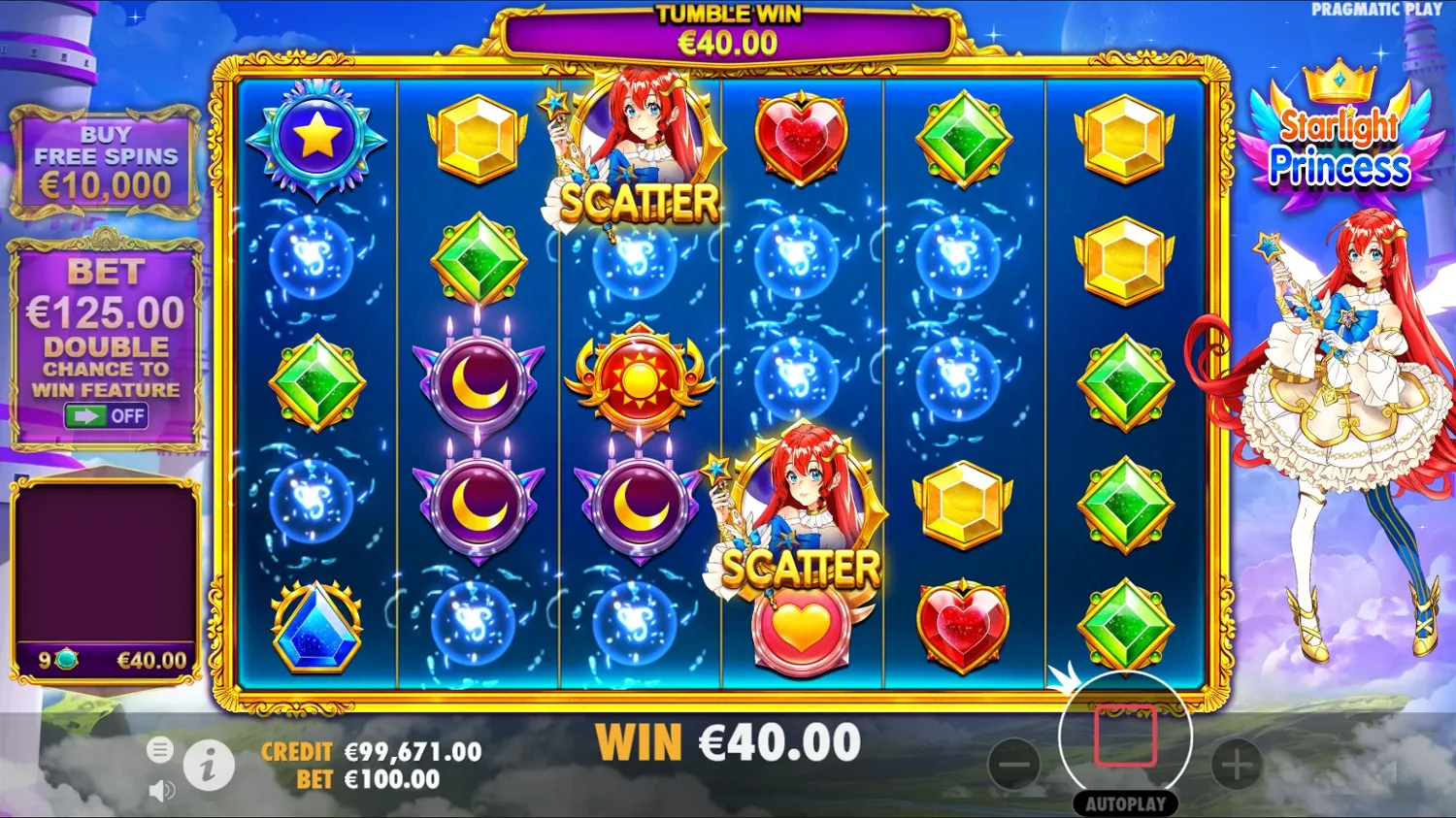Open the hamburger menu icon
The width and height of the screenshot is (1456, 818).
coord(159,750)
